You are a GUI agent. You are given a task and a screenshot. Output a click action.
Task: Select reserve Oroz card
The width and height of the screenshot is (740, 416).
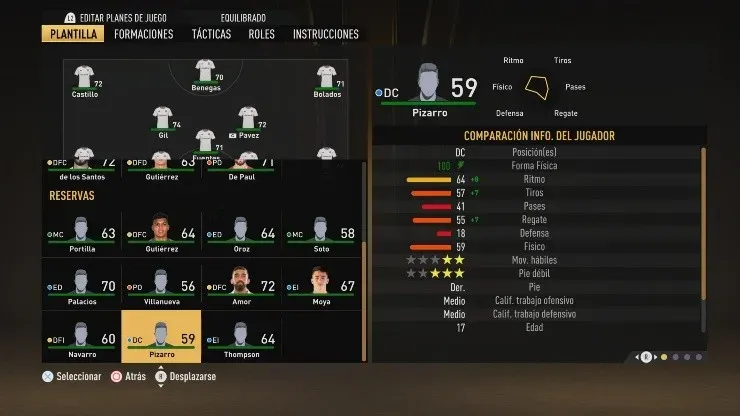(x=240, y=233)
